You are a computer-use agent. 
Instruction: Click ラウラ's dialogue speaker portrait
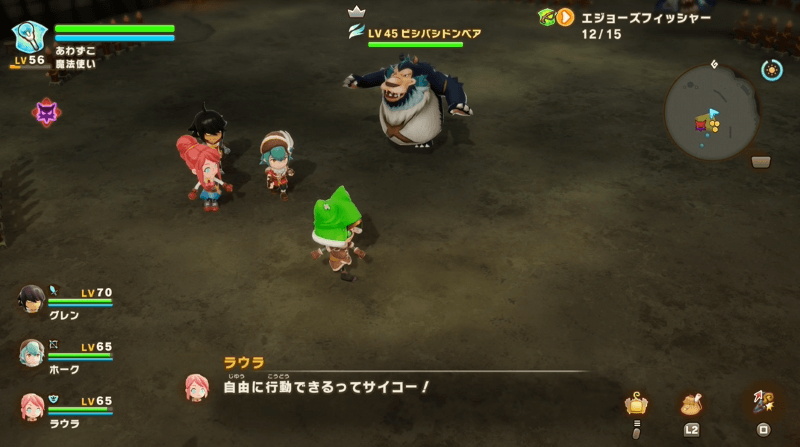tap(197, 387)
